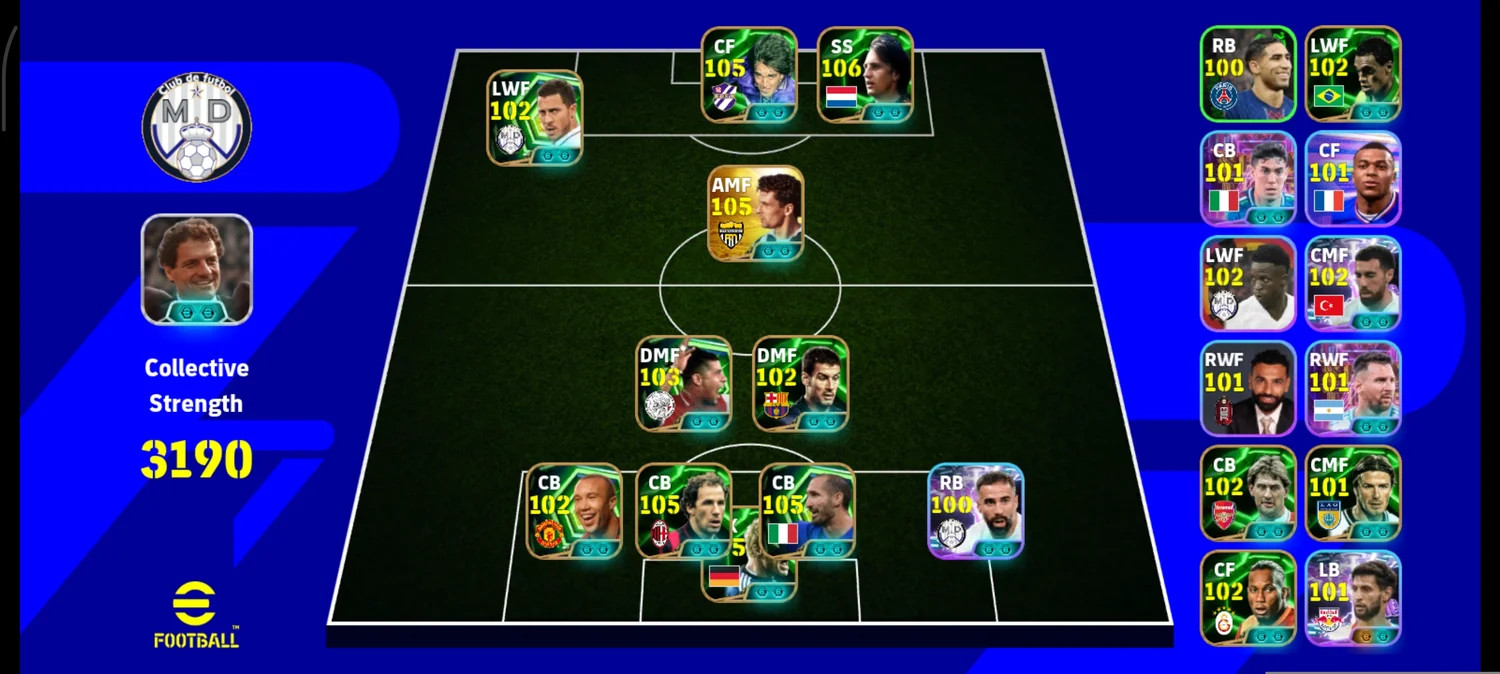Pick the CF 101 France substitute card
The width and height of the screenshot is (1500, 674).
[x=1353, y=178]
